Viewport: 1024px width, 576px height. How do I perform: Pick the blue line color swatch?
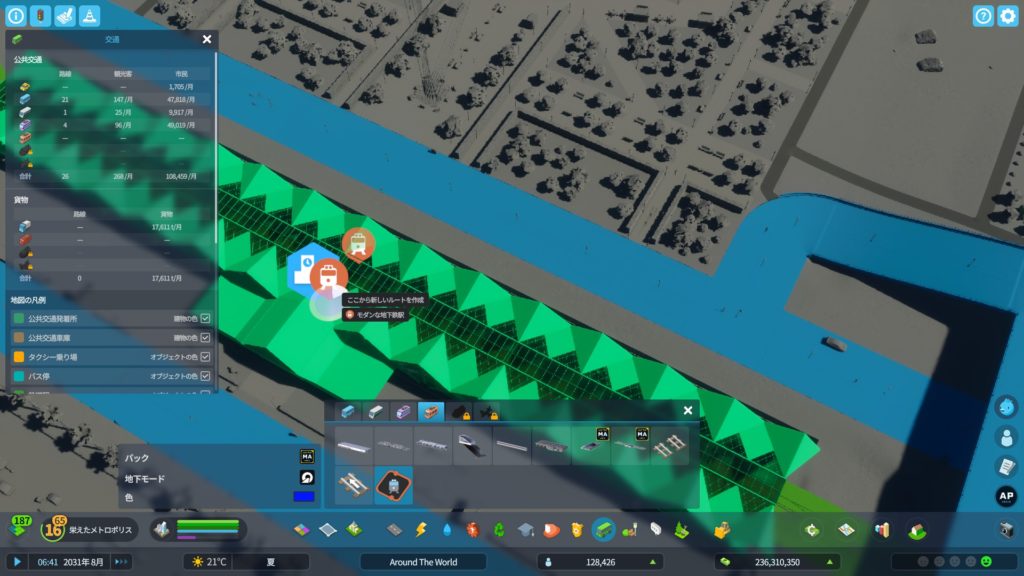pos(304,496)
